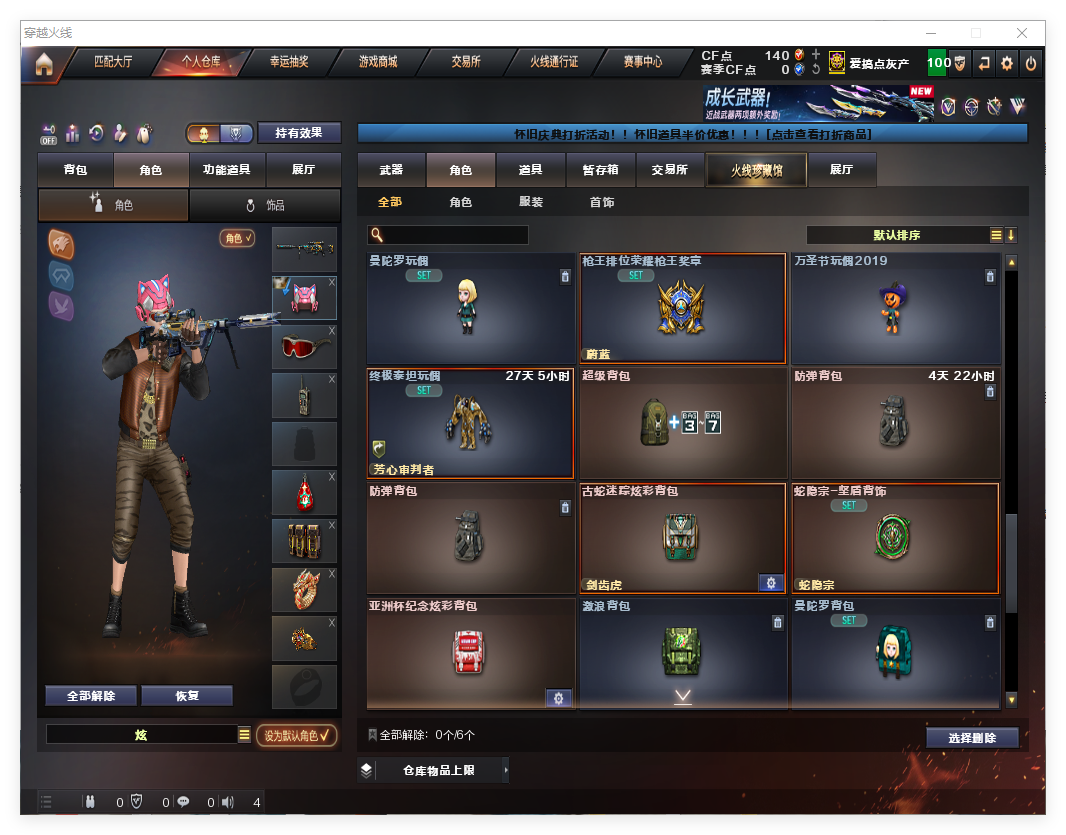The image size is (1066, 835).
Task: Select the 超级背包 super backpack item
Action: click(683, 423)
